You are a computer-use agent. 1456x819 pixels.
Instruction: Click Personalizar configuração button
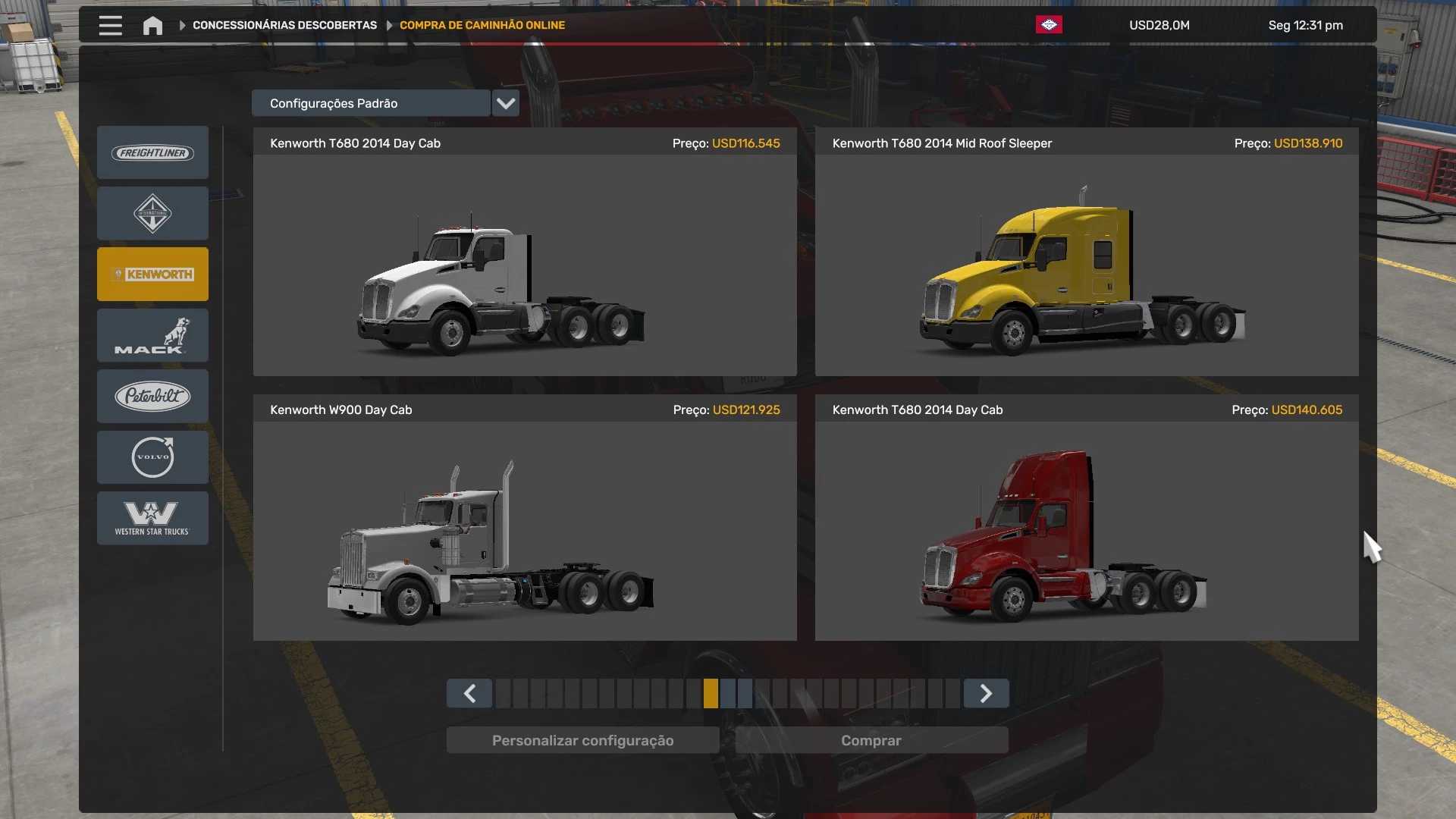582,741
